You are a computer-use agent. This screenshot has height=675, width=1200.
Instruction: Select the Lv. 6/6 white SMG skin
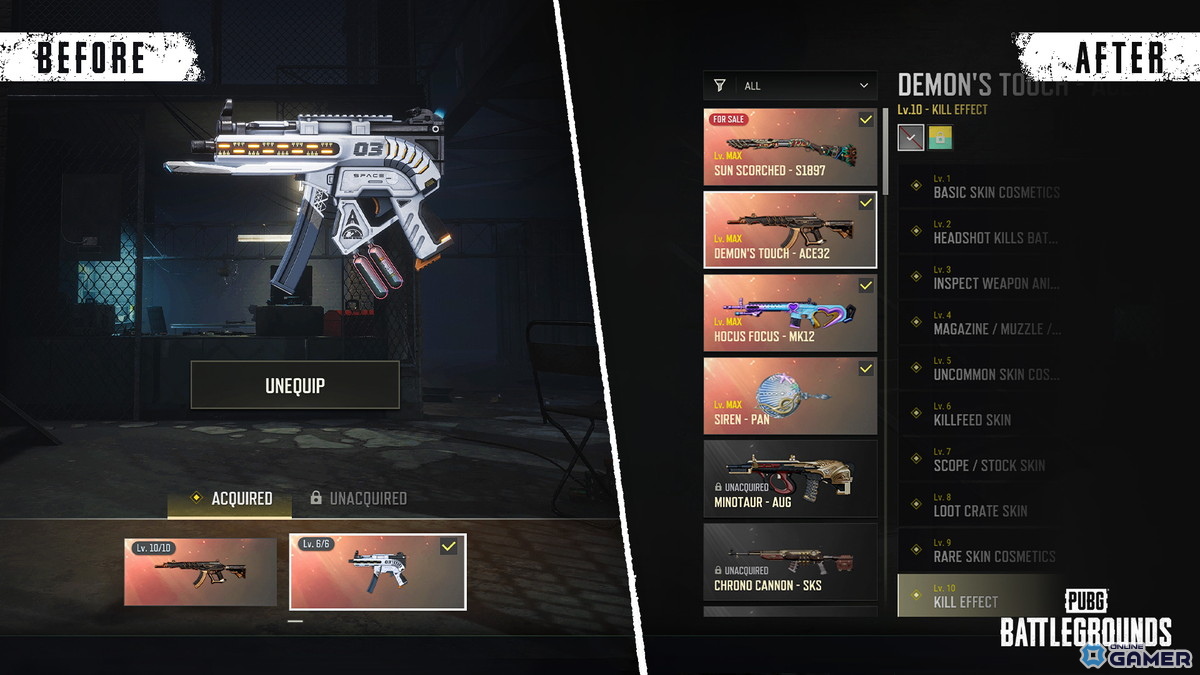(377, 572)
